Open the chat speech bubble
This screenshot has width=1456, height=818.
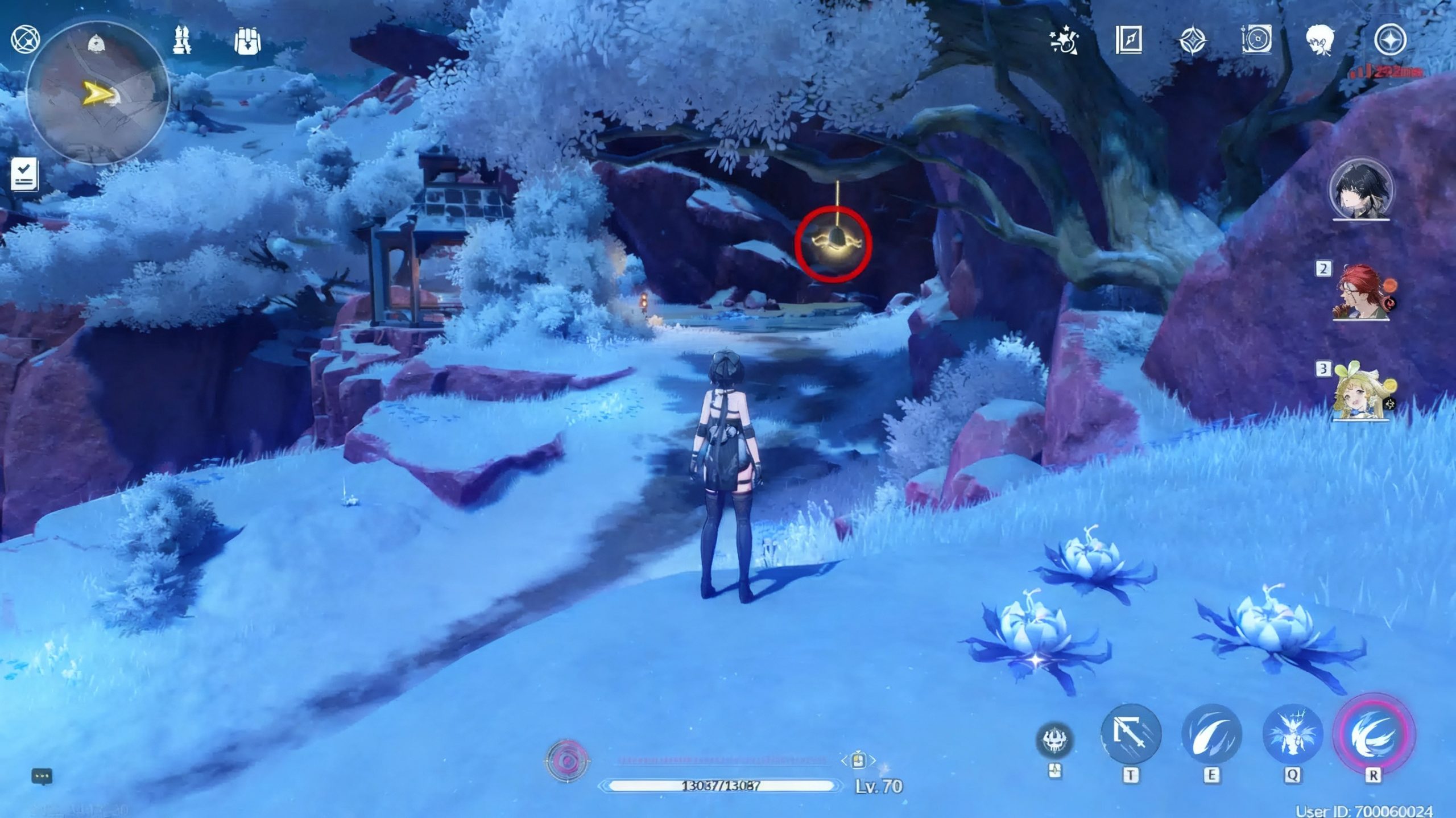42,776
